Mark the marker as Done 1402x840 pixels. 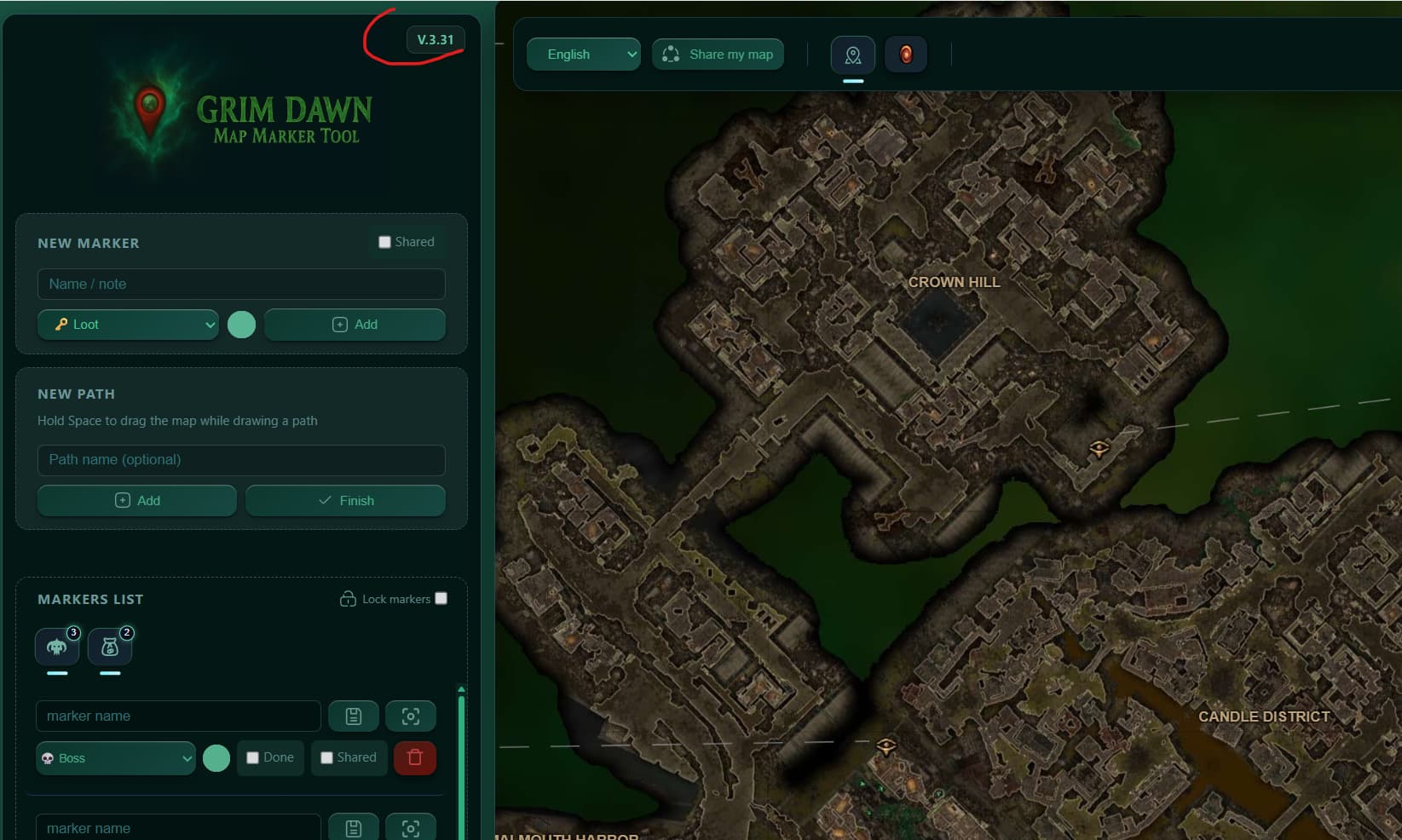pyautogui.click(x=253, y=758)
